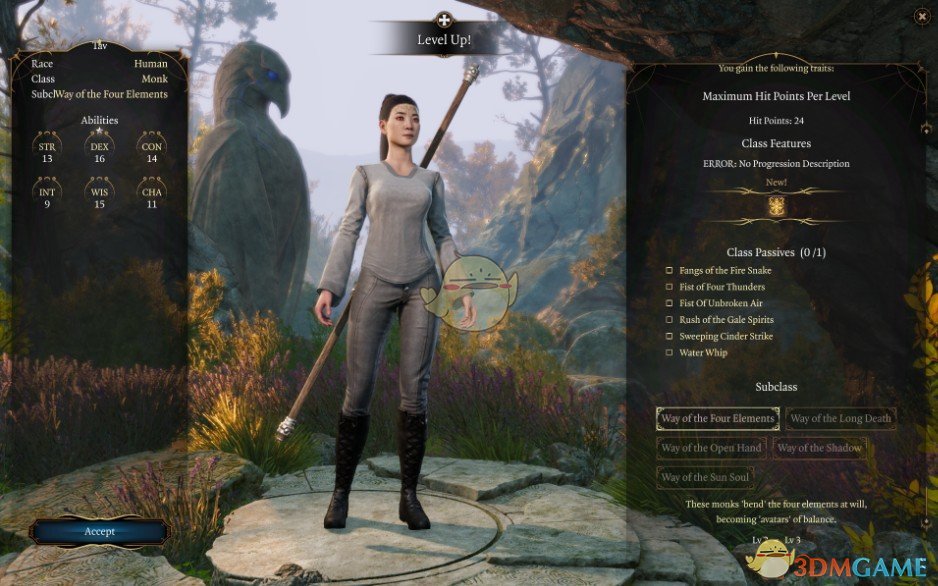Pick Way of the Open Hand subclass

pyautogui.click(x=711, y=448)
